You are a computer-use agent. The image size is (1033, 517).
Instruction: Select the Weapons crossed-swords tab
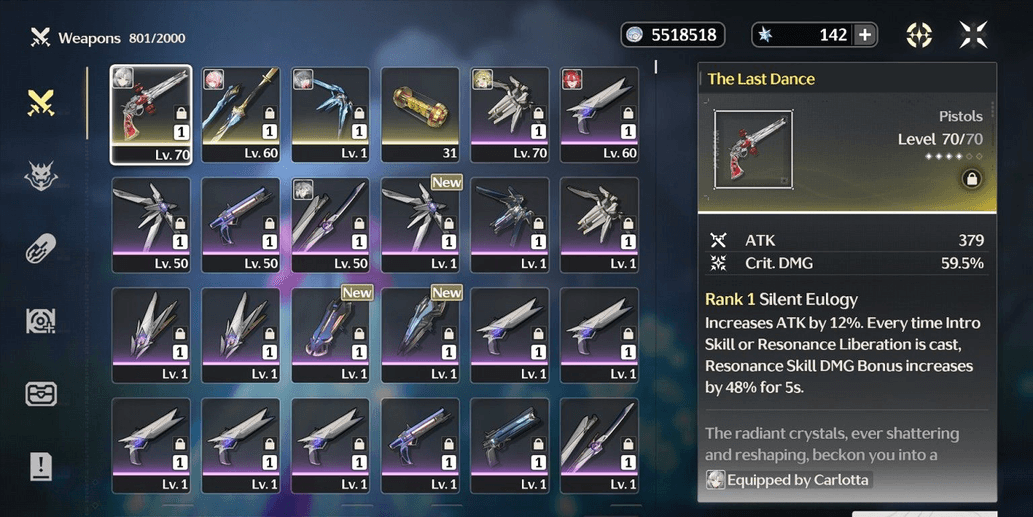(41, 102)
